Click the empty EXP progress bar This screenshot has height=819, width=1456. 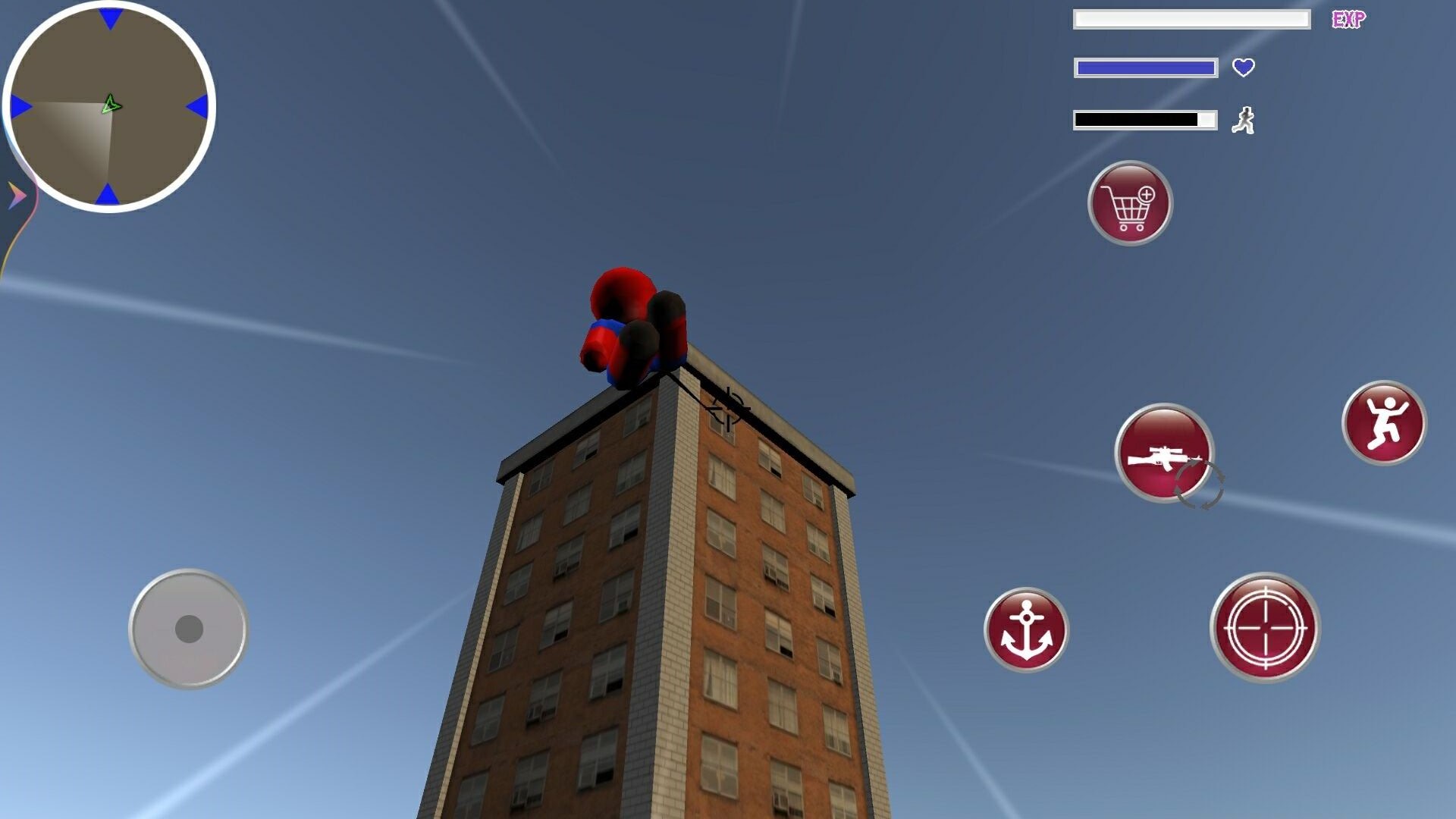(x=1192, y=20)
